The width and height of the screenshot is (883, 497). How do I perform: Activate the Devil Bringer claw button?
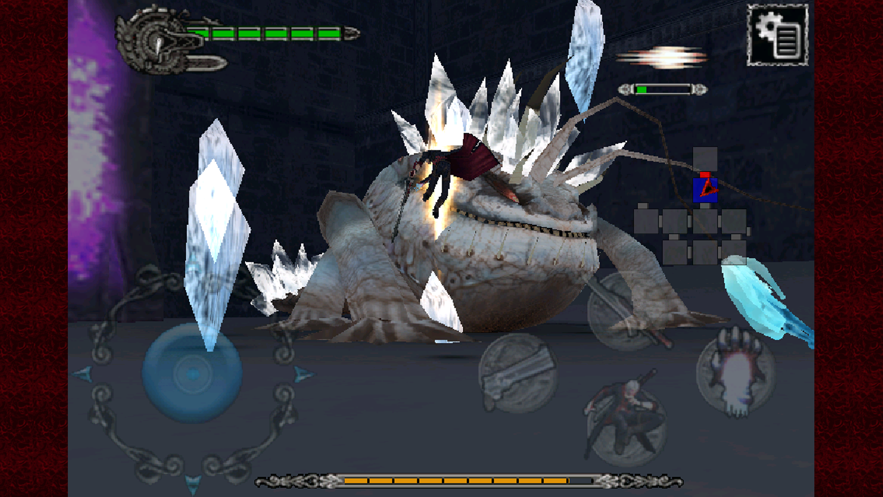click(735, 372)
